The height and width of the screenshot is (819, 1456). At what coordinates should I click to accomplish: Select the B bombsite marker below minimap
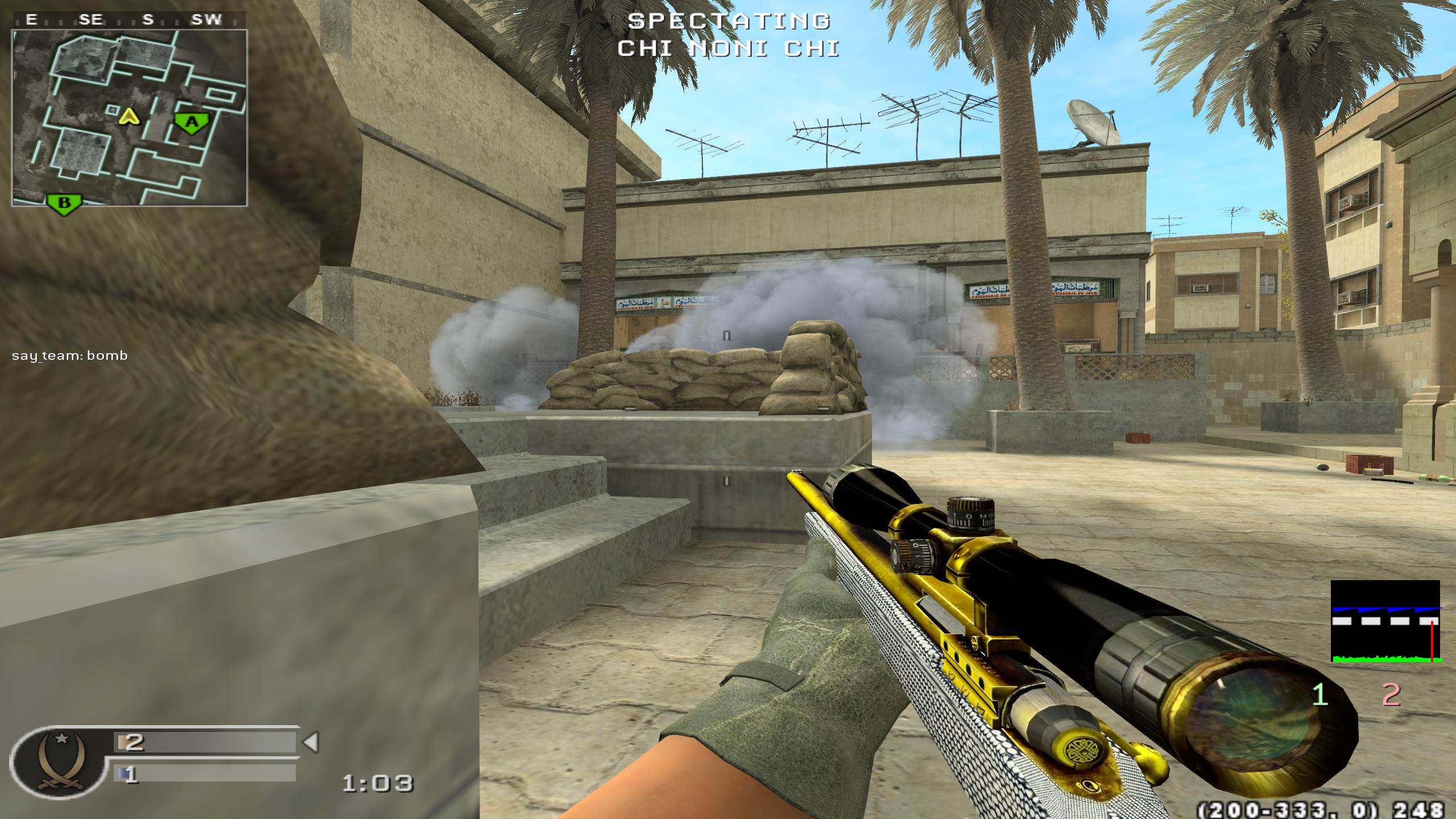click(x=64, y=203)
